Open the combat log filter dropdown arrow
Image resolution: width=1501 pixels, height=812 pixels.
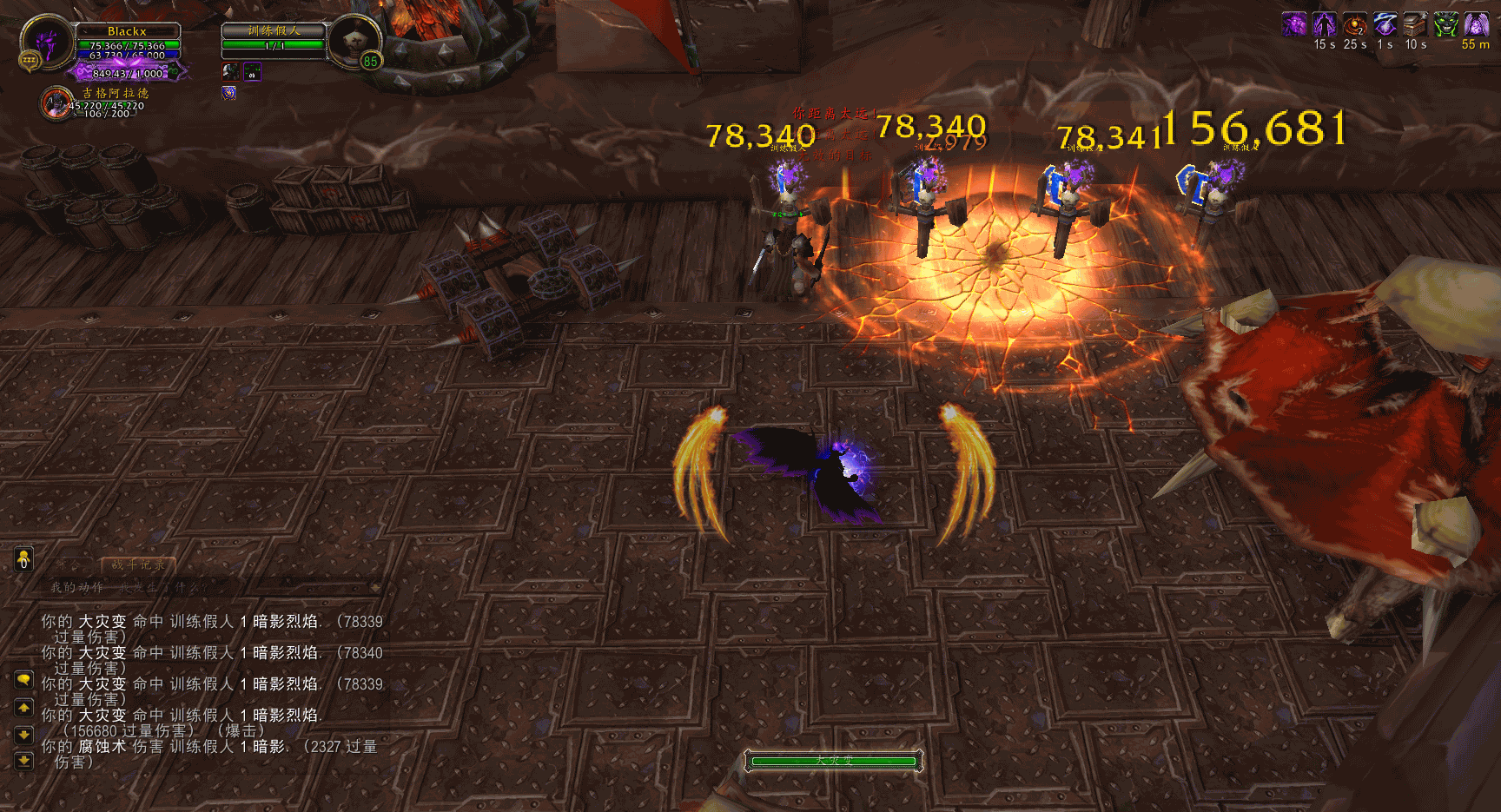375,588
